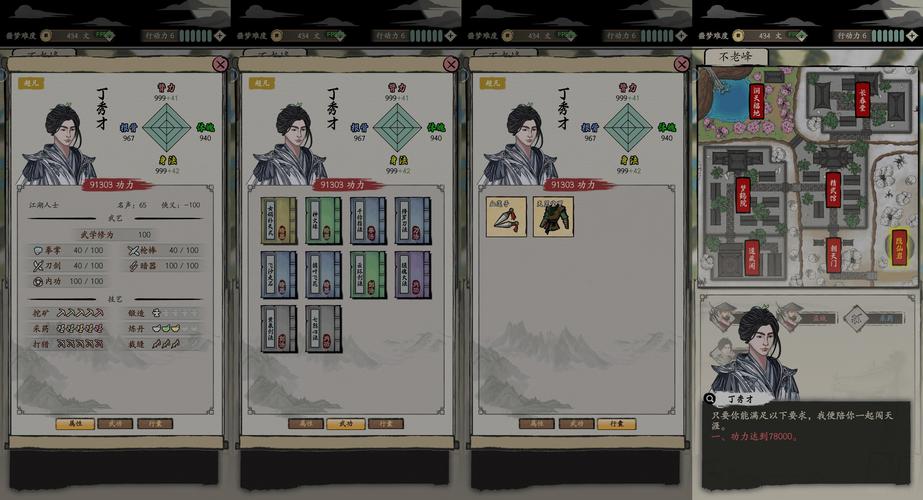Choose the yellow 残仙居 map marker
Screen dimensions: 923x500
tap(899, 247)
